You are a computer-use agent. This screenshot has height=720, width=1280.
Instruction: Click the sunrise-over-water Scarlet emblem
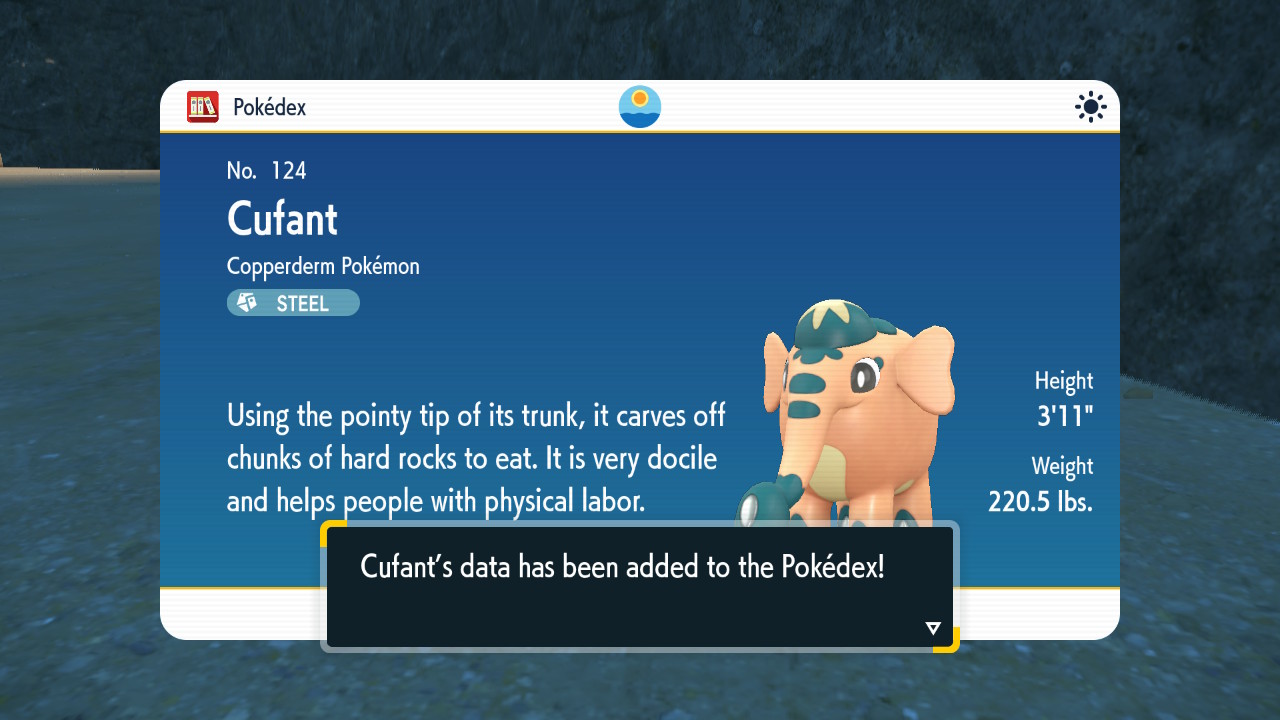point(640,107)
